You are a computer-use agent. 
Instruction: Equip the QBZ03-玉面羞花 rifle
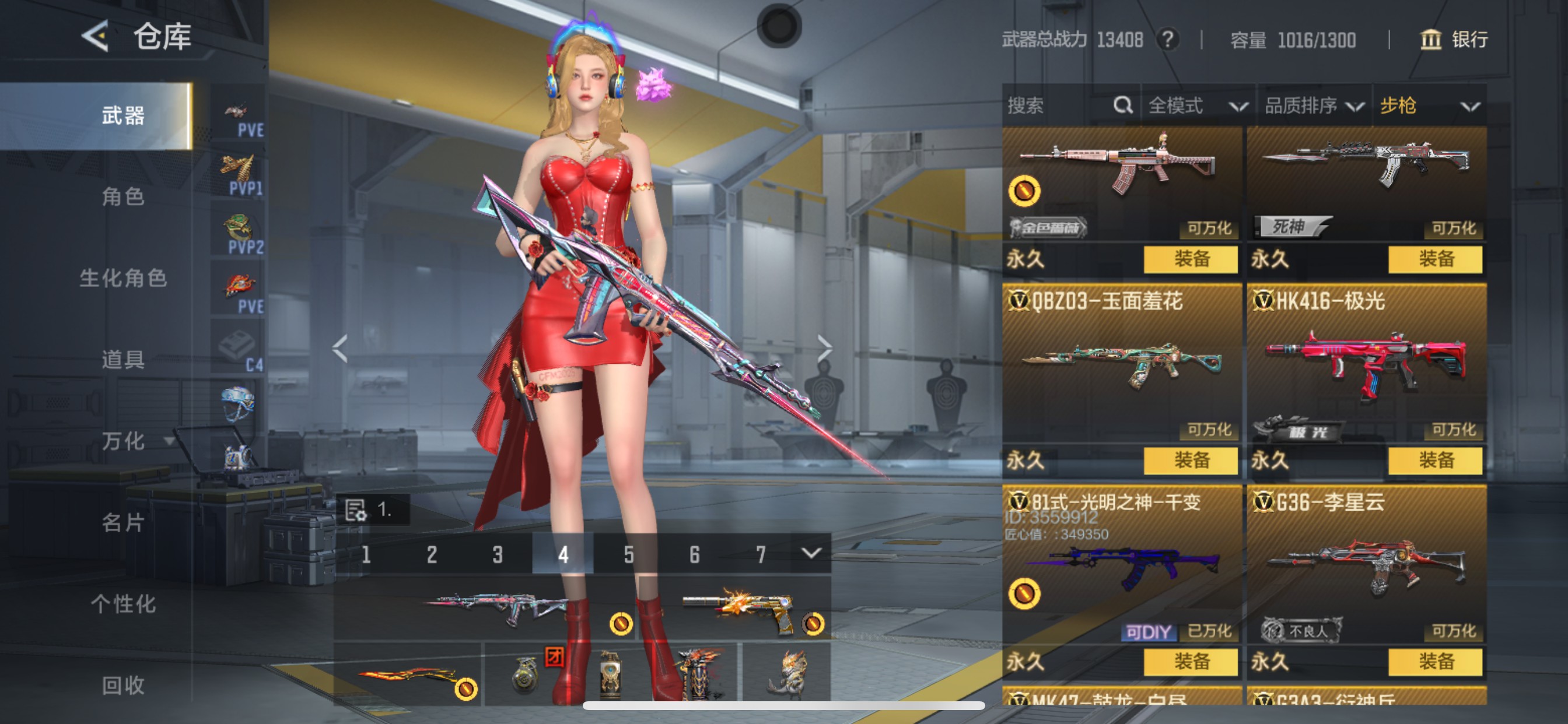click(x=1190, y=461)
